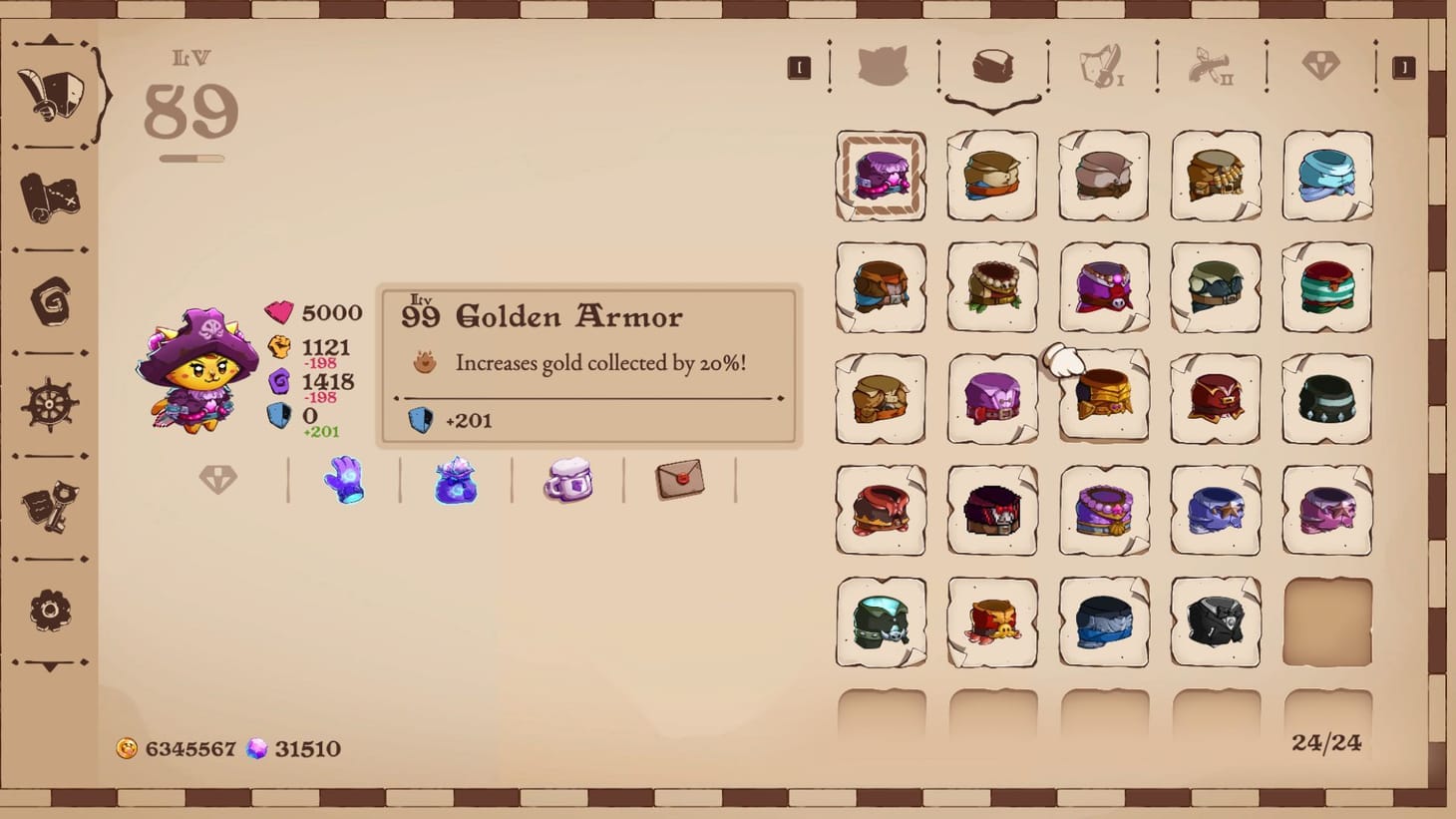
Task: Select the purple mug equipped item
Action: tap(569, 480)
